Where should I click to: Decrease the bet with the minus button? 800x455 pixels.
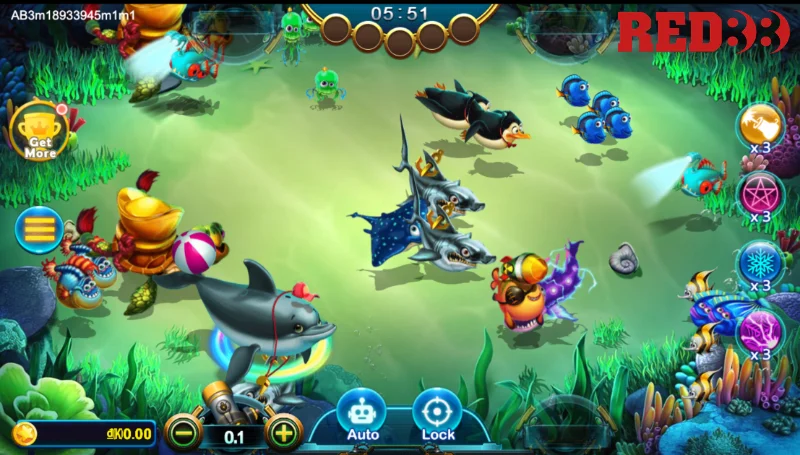click(x=183, y=433)
